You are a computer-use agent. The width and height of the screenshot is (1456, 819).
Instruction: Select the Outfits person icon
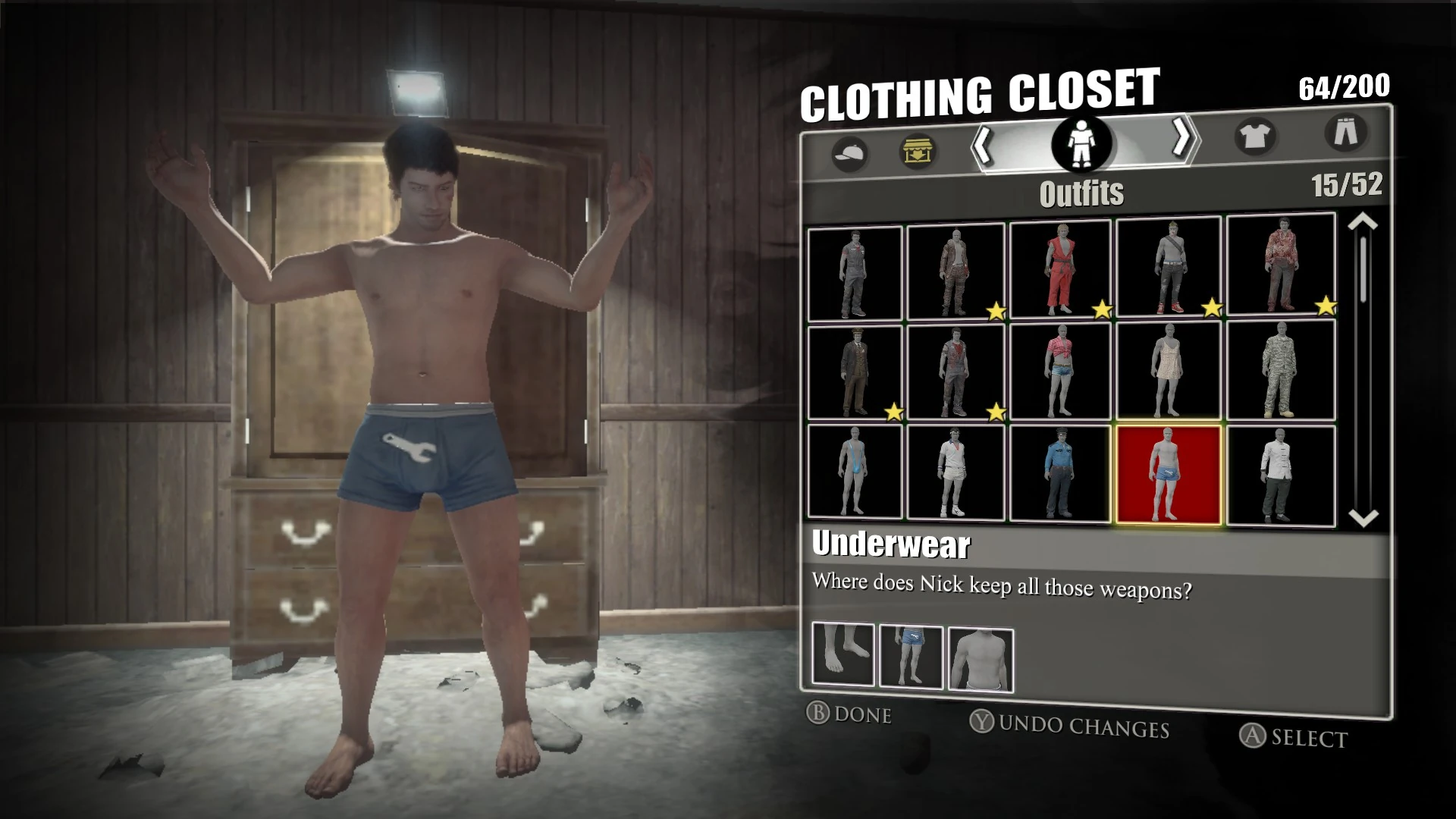1080,144
